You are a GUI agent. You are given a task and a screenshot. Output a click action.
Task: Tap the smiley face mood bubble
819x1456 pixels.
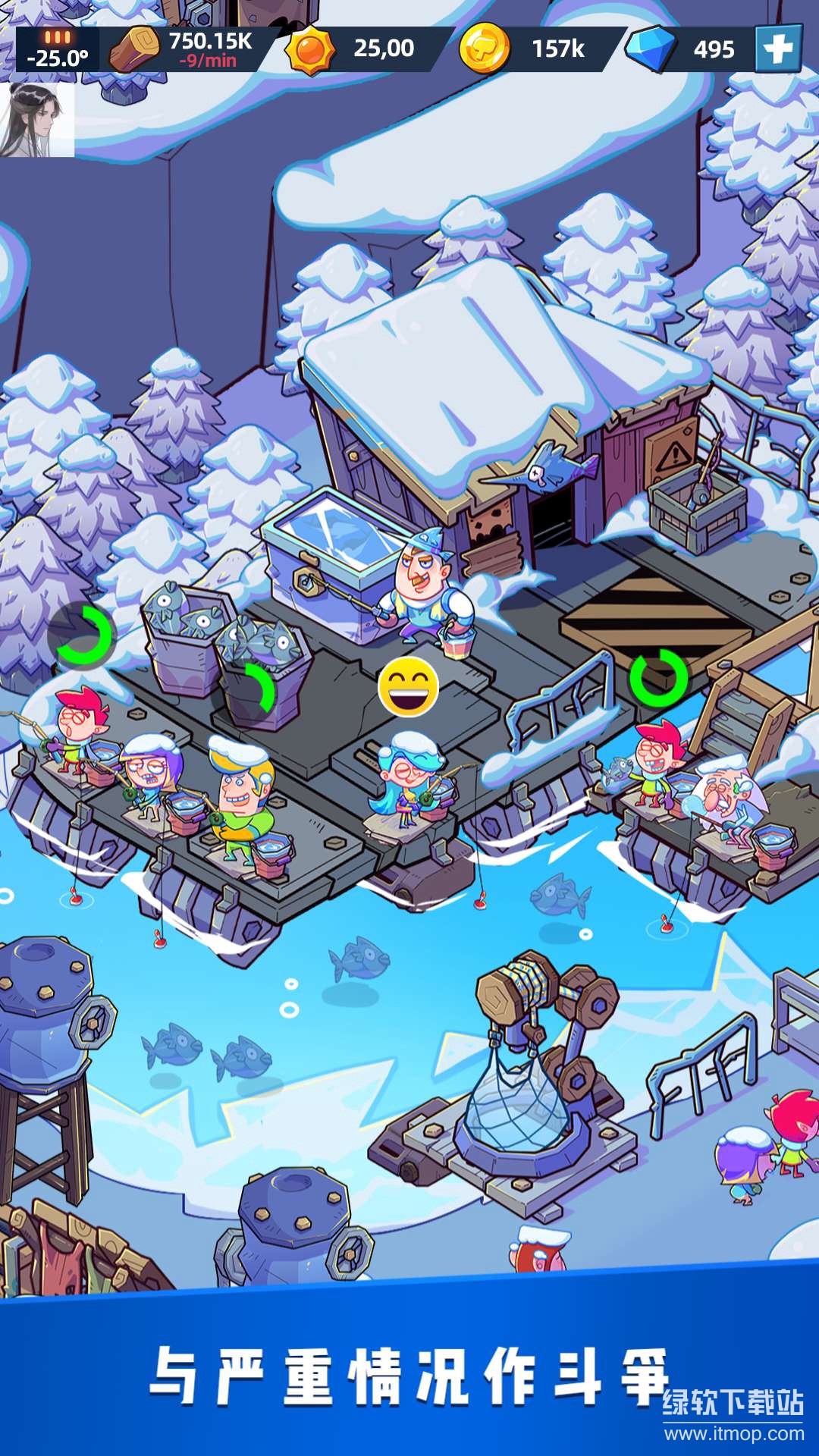pos(408,687)
